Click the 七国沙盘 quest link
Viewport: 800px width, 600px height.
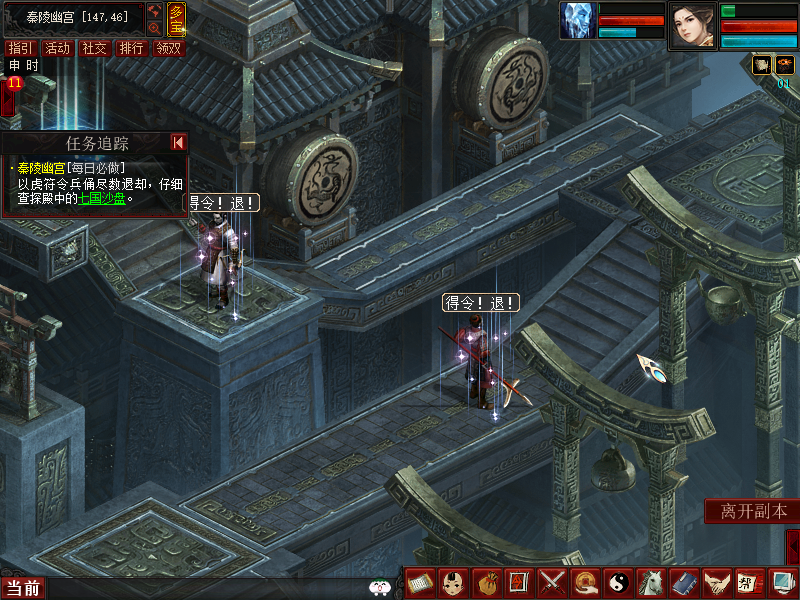click(x=103, y=198)
